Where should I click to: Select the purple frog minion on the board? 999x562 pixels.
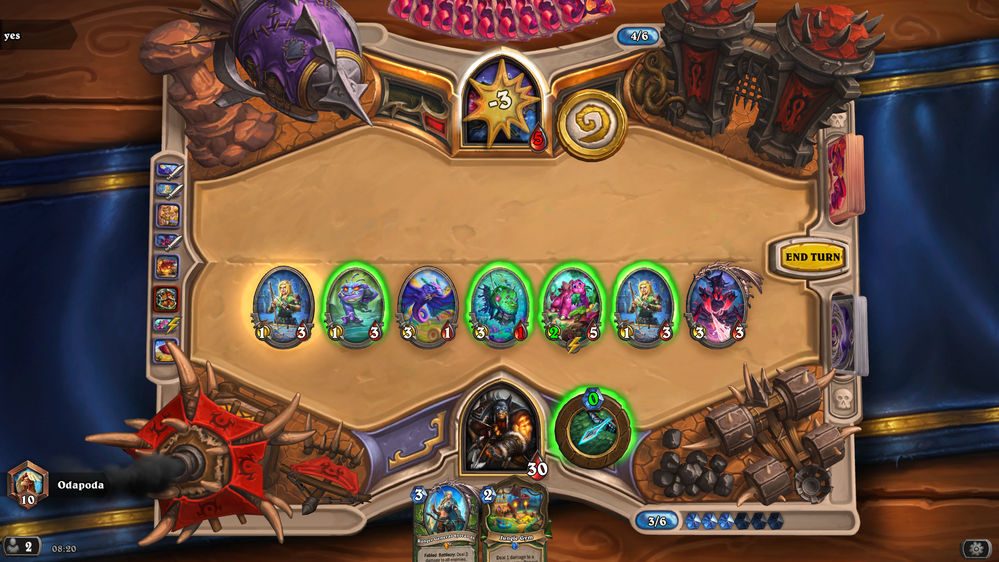(355, 305)
